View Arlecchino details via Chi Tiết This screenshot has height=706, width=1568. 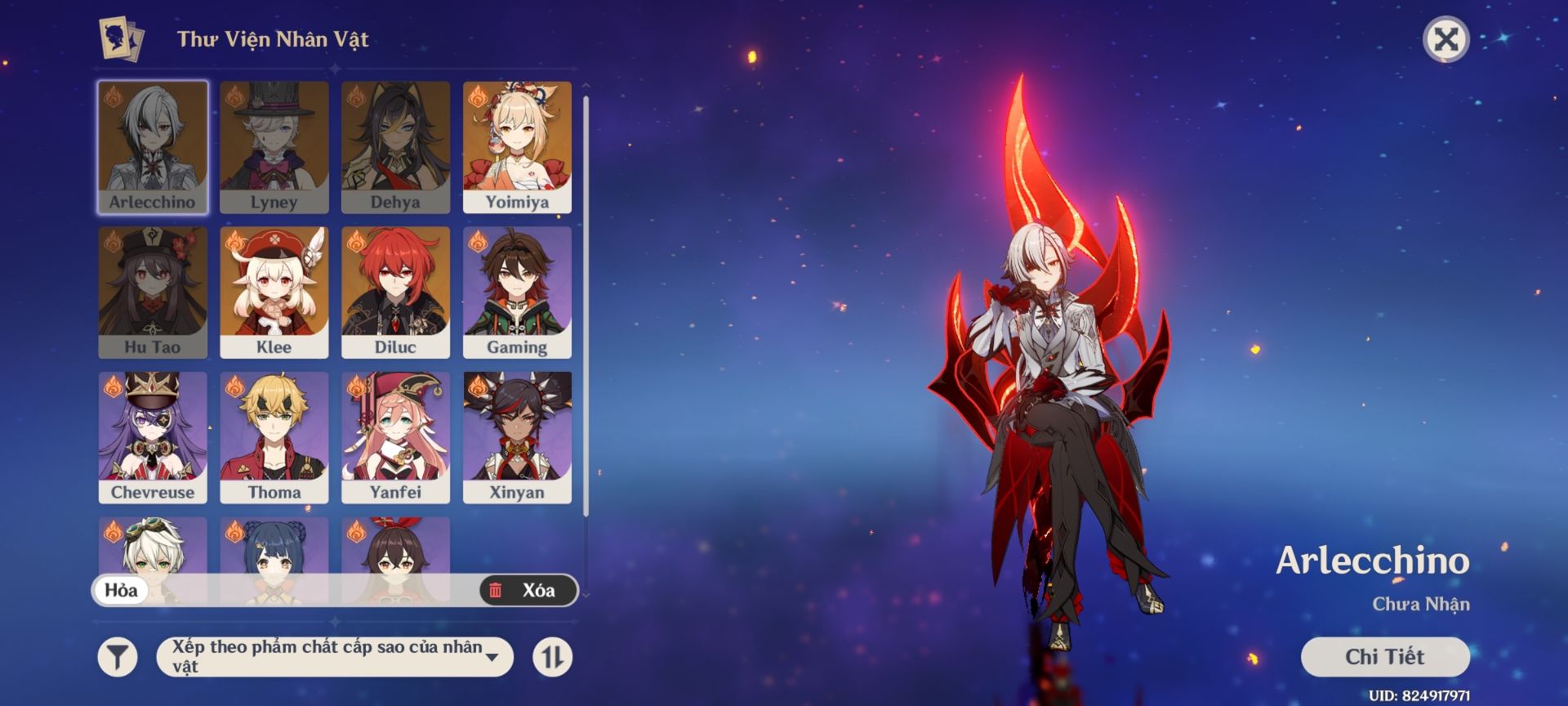[1384, 656]
